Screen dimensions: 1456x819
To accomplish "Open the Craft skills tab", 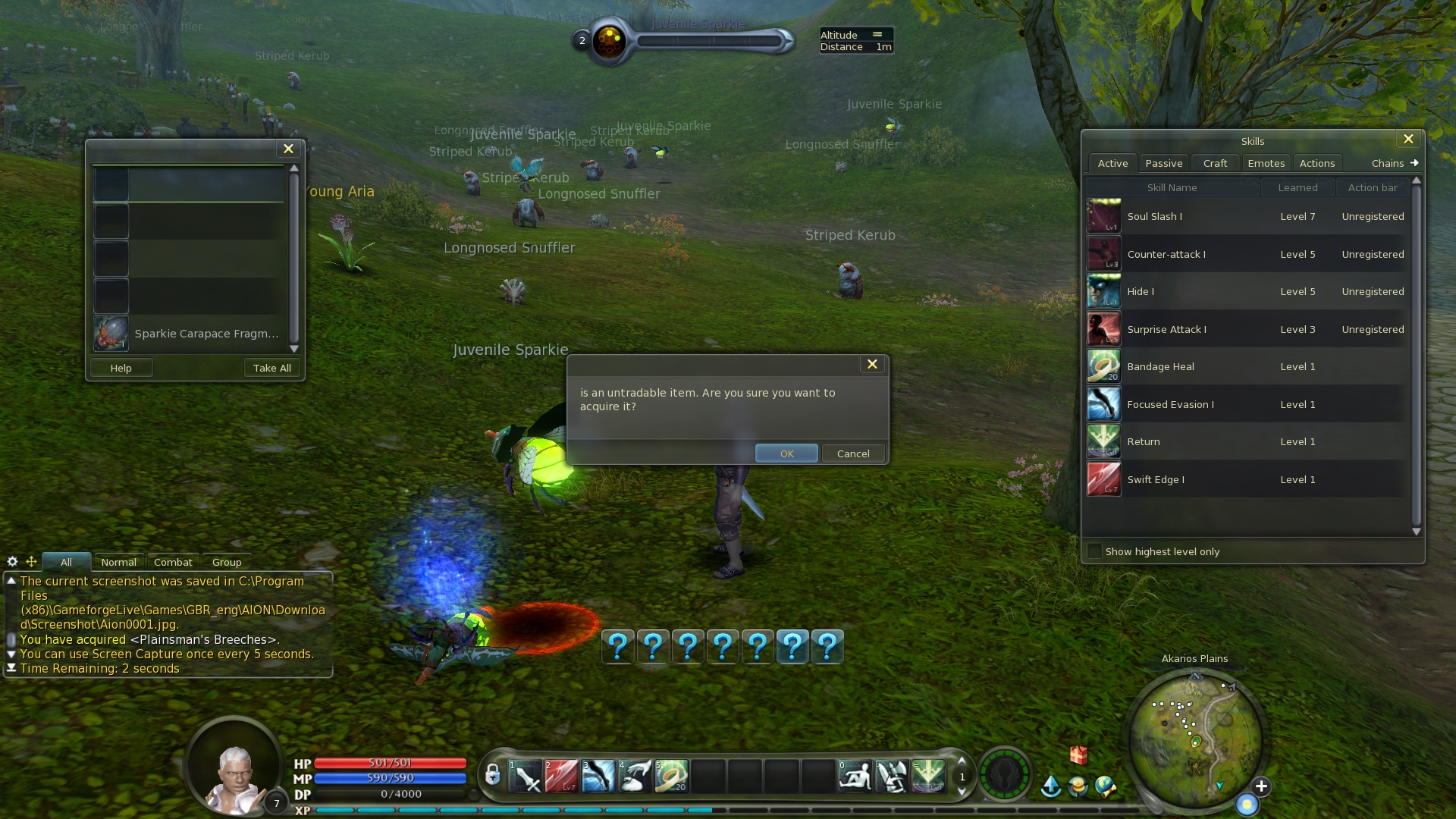I will click(x=1215, y=163).
